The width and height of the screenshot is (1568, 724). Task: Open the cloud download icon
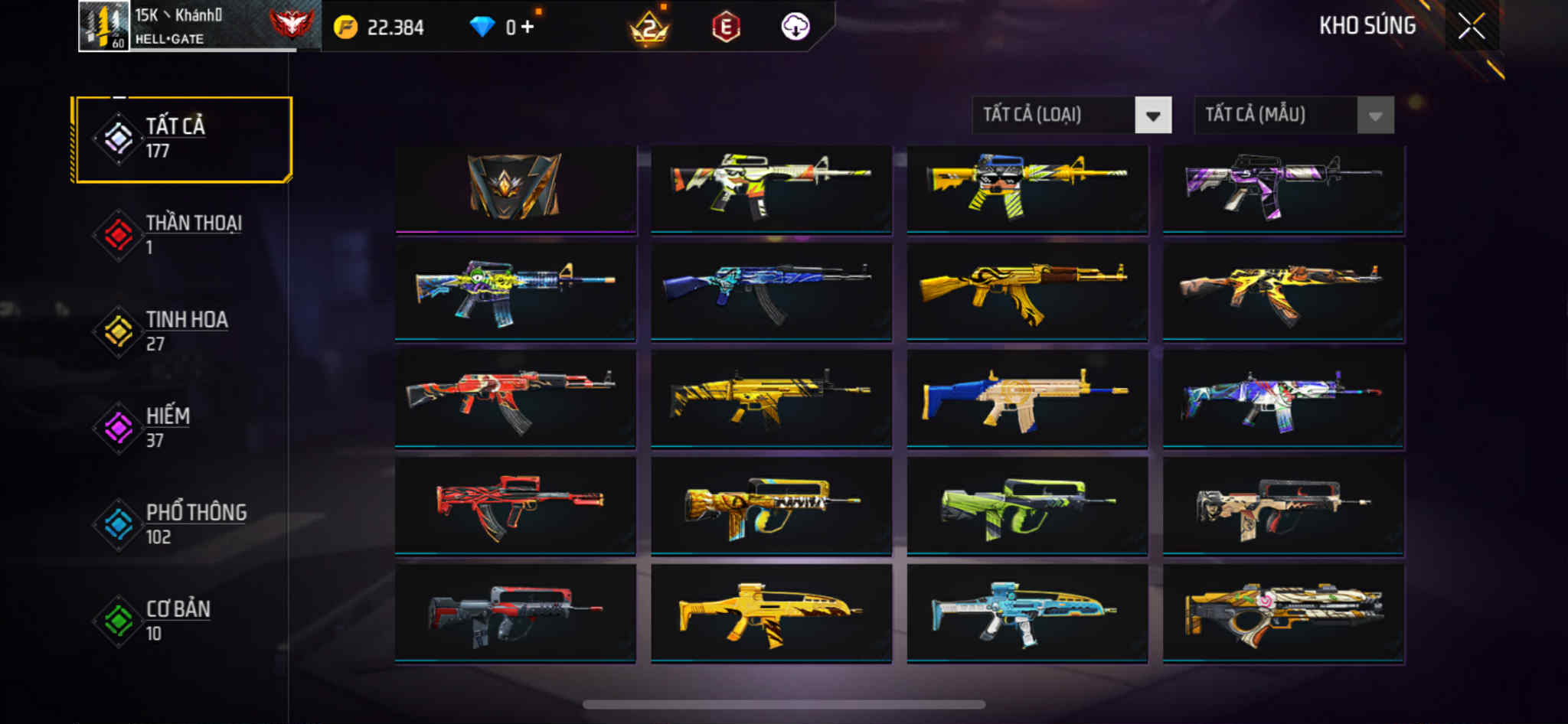(795, 28)
